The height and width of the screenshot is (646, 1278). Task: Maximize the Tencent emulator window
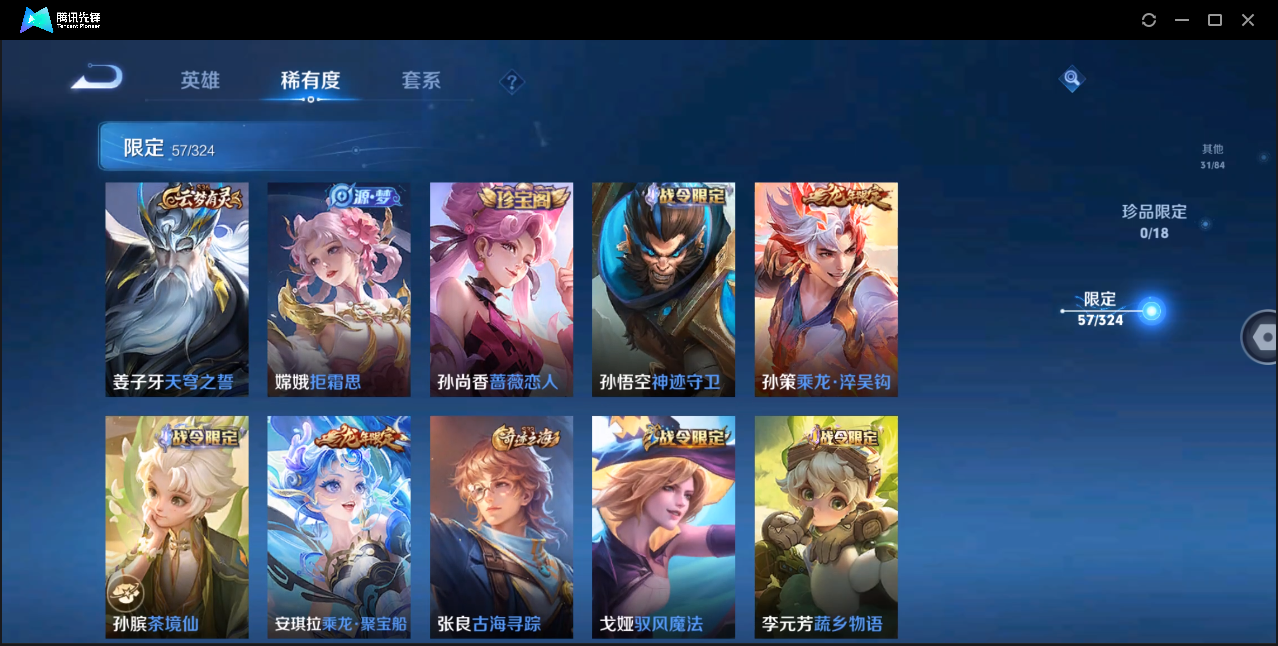click(1215, 20)
